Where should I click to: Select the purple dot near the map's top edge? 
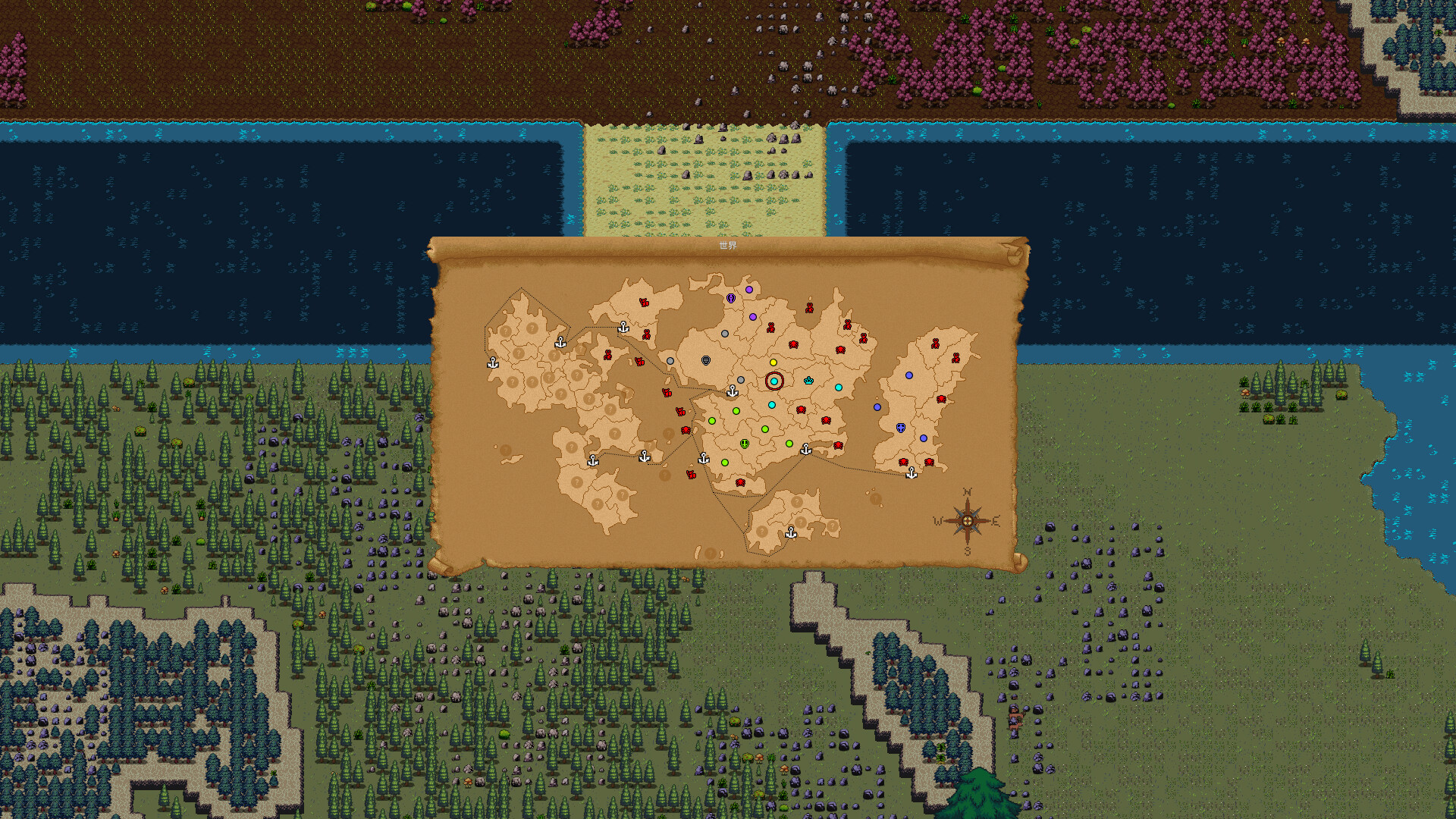pyautogui.click(x=749, y=289)
